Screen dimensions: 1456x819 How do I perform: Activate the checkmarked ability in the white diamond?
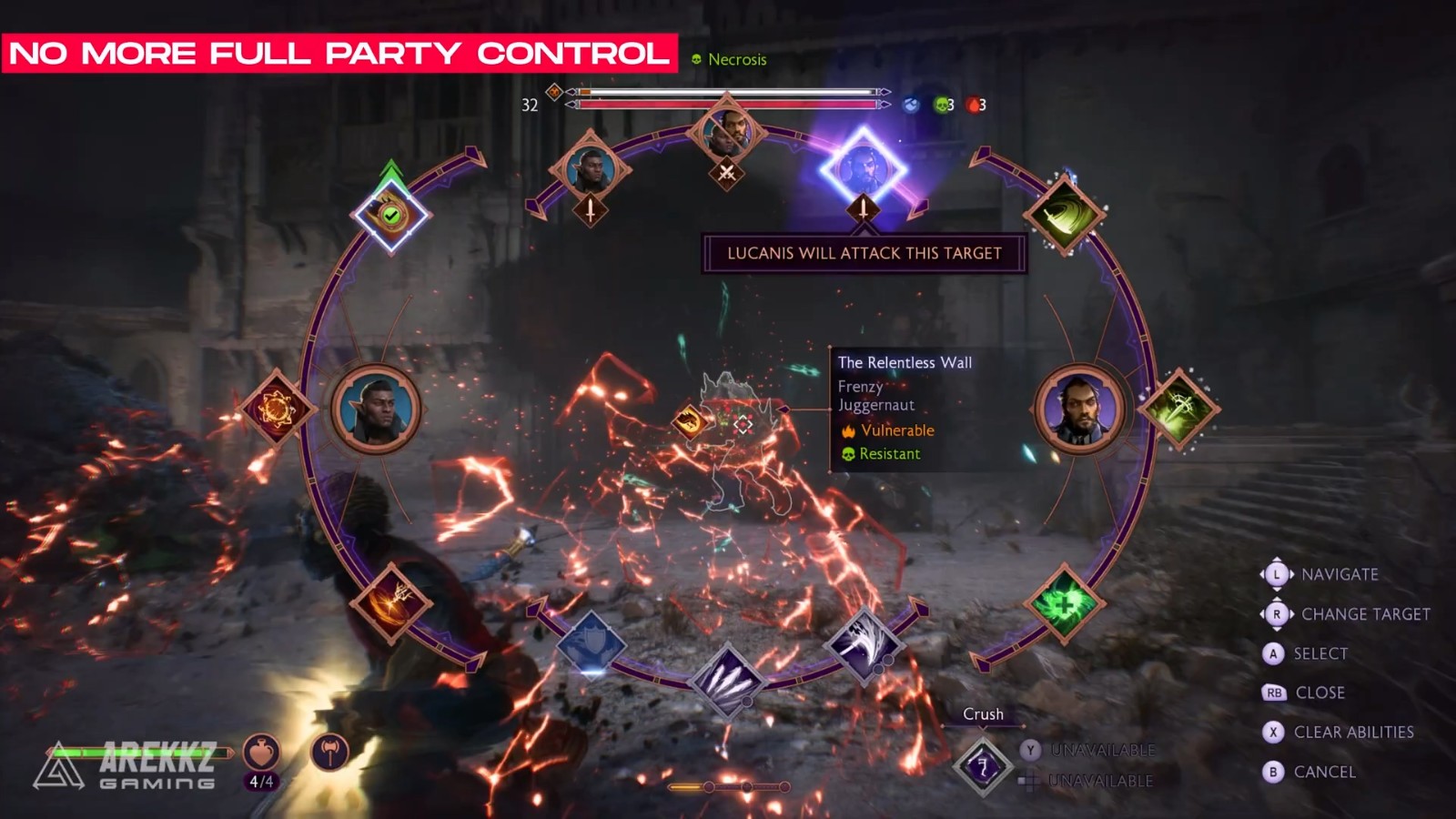tap(391, 216)
